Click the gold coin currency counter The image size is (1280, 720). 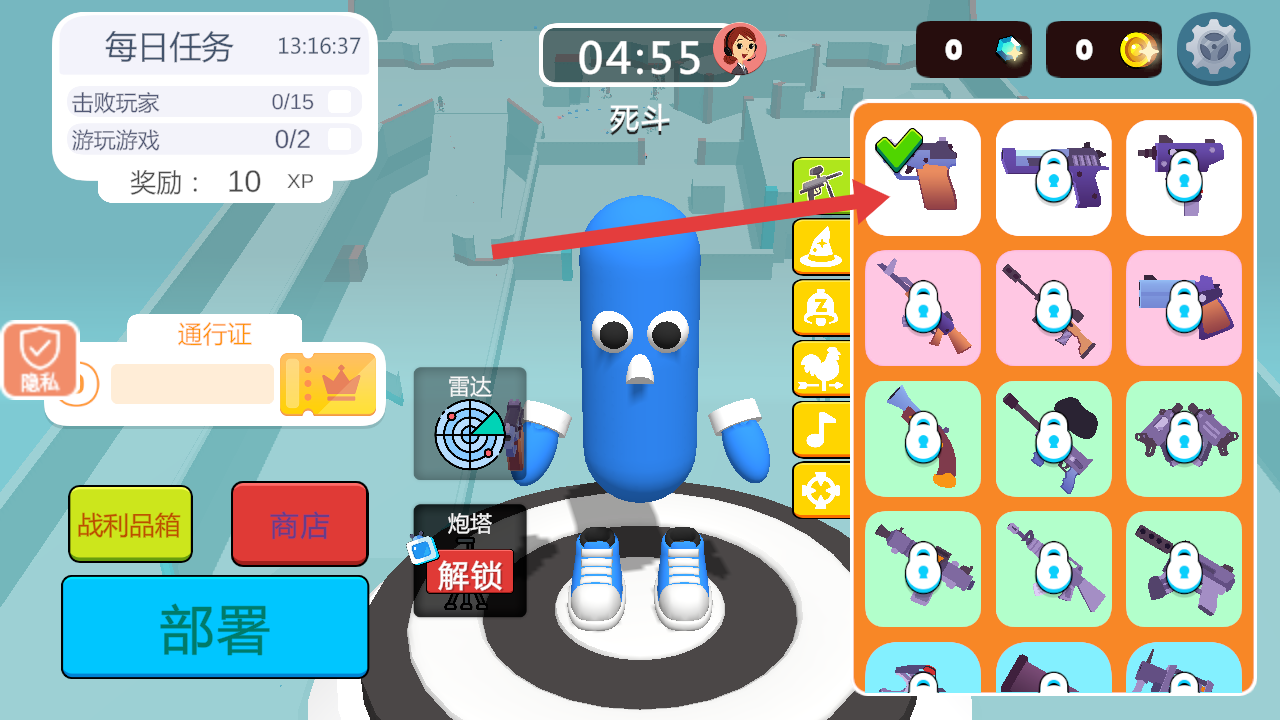(1104, 49)
